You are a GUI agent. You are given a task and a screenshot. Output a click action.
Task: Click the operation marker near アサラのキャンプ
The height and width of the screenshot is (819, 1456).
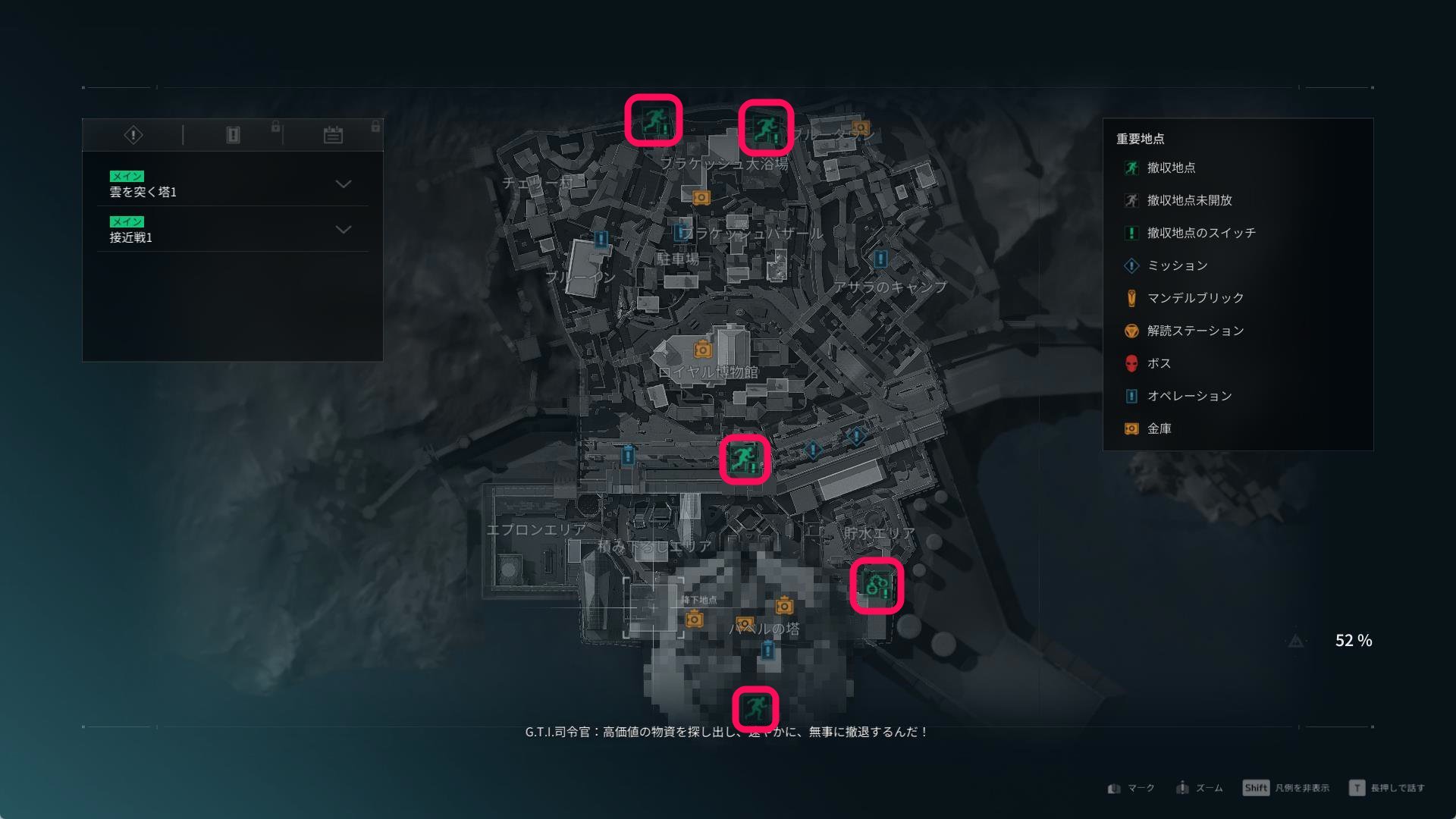880,259
